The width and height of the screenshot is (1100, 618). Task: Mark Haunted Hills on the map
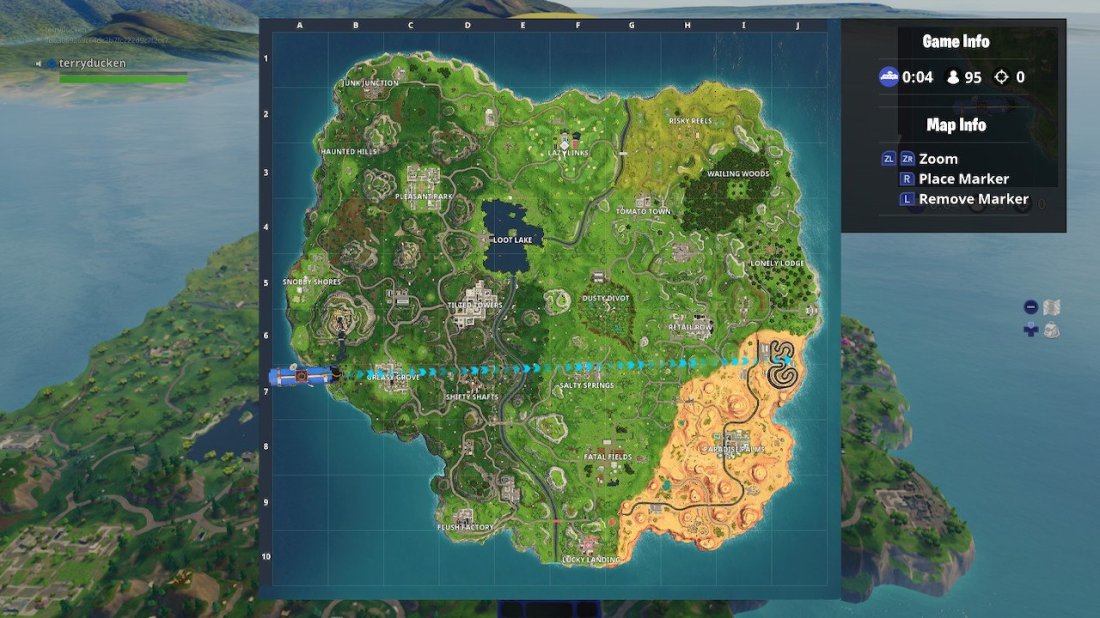349,151
